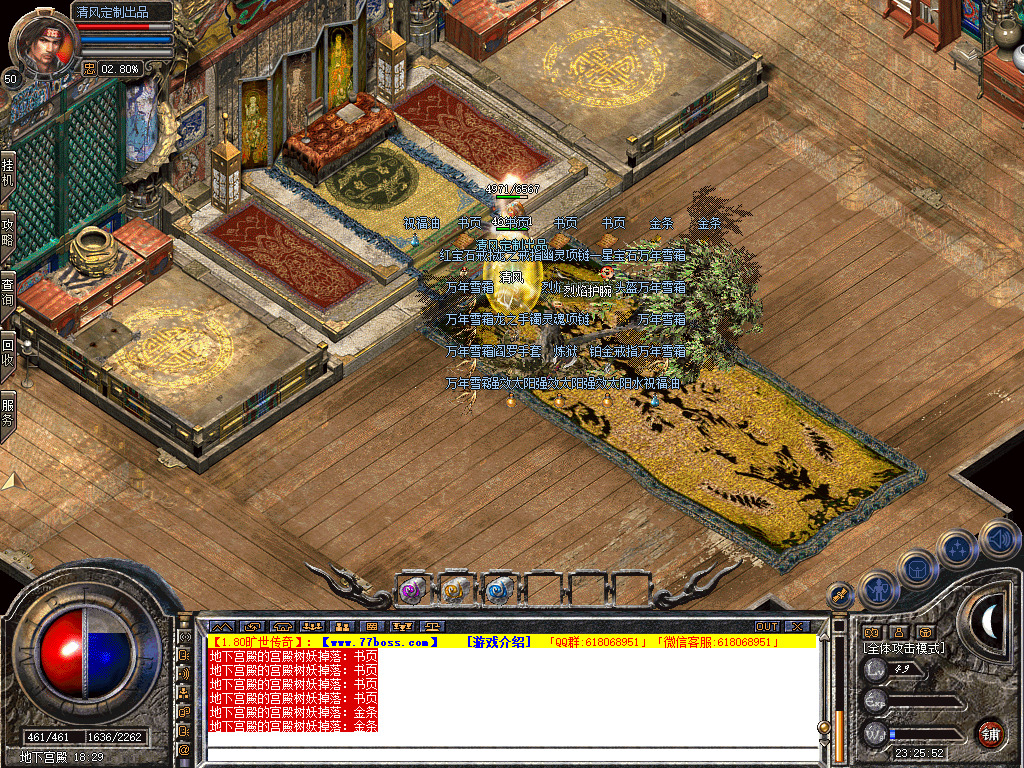Viewport: 1024px width, 768px height.
Task: Close the chat panel with the X button
Action: tap(796, 627)
